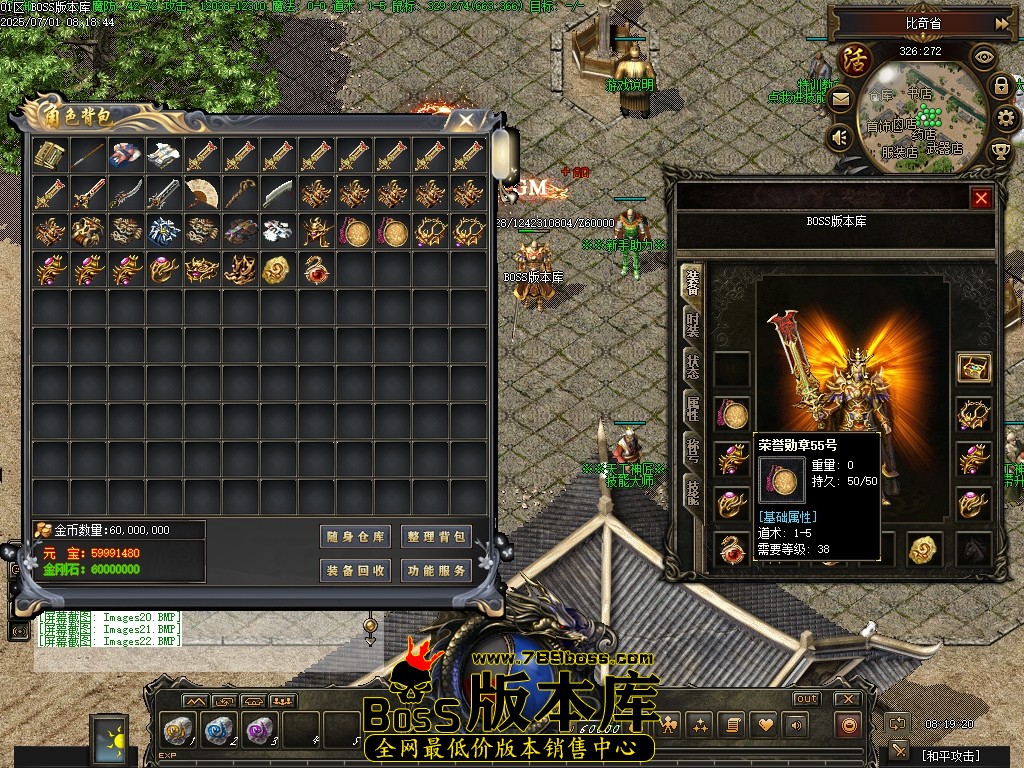Open the skills (技能) tab
The image size is (1024, 768).
click(x=692, y=490)
